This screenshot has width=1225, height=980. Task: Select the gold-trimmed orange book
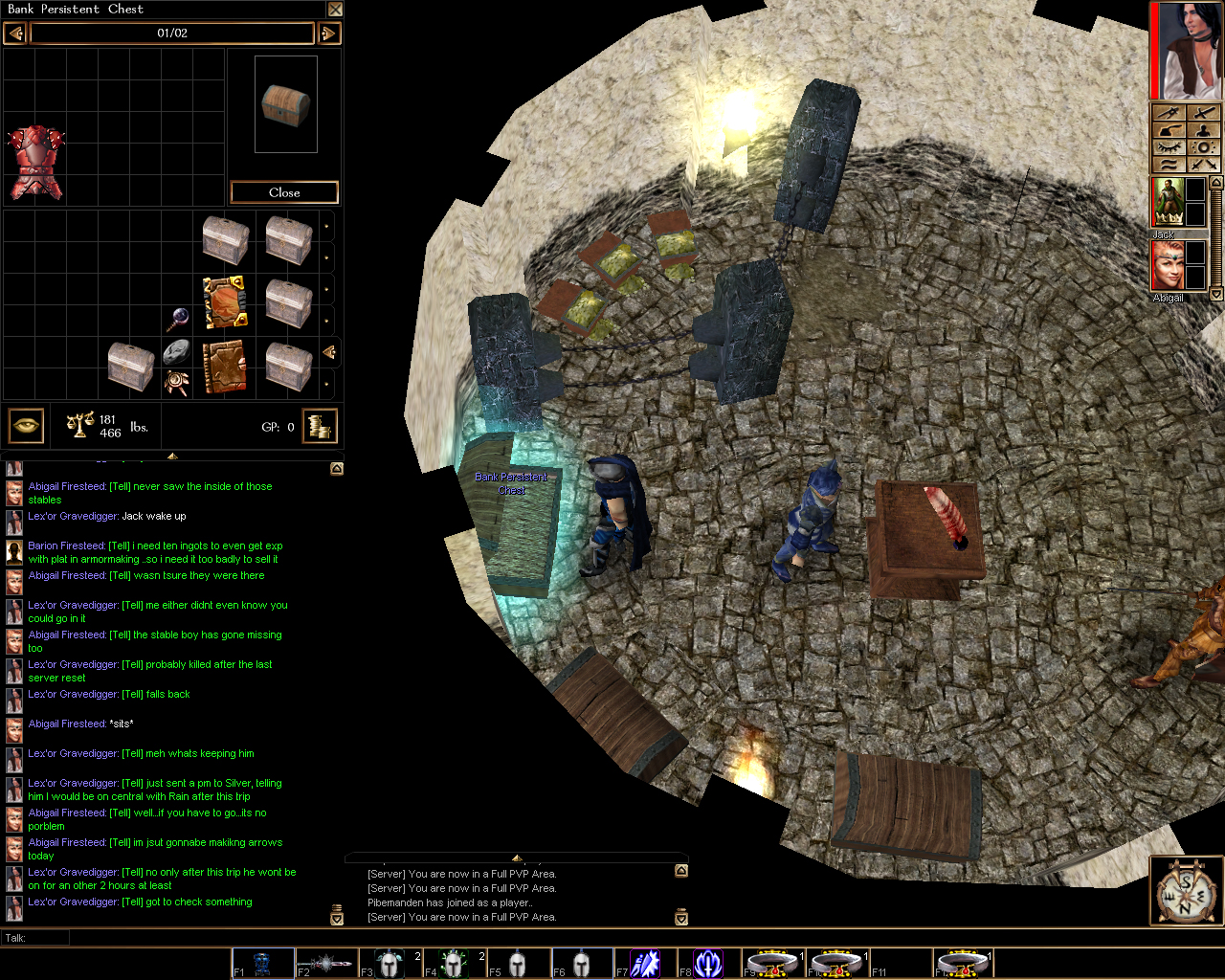pos(225,302)
